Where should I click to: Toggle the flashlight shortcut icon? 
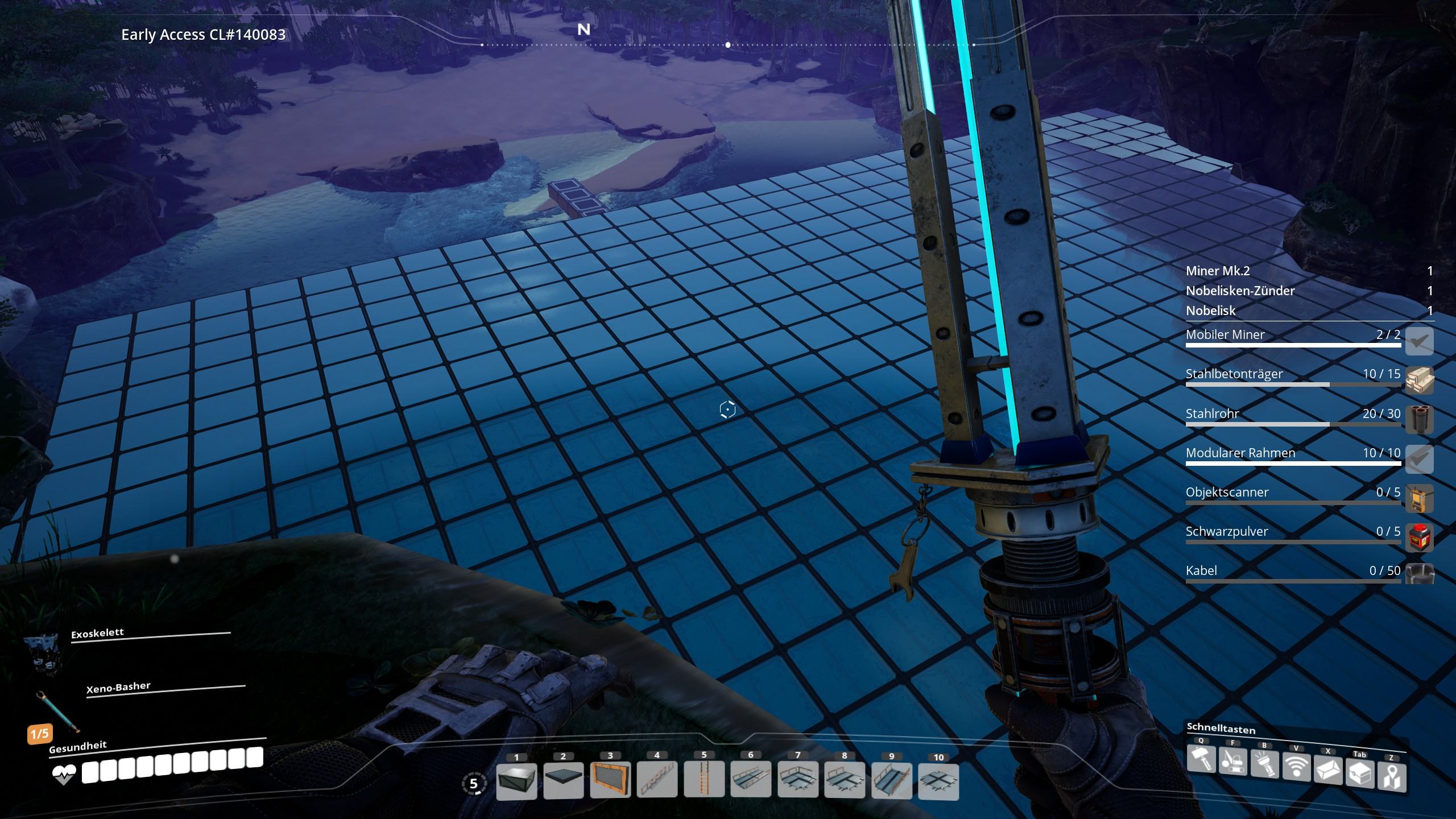tap(1264, 765)
